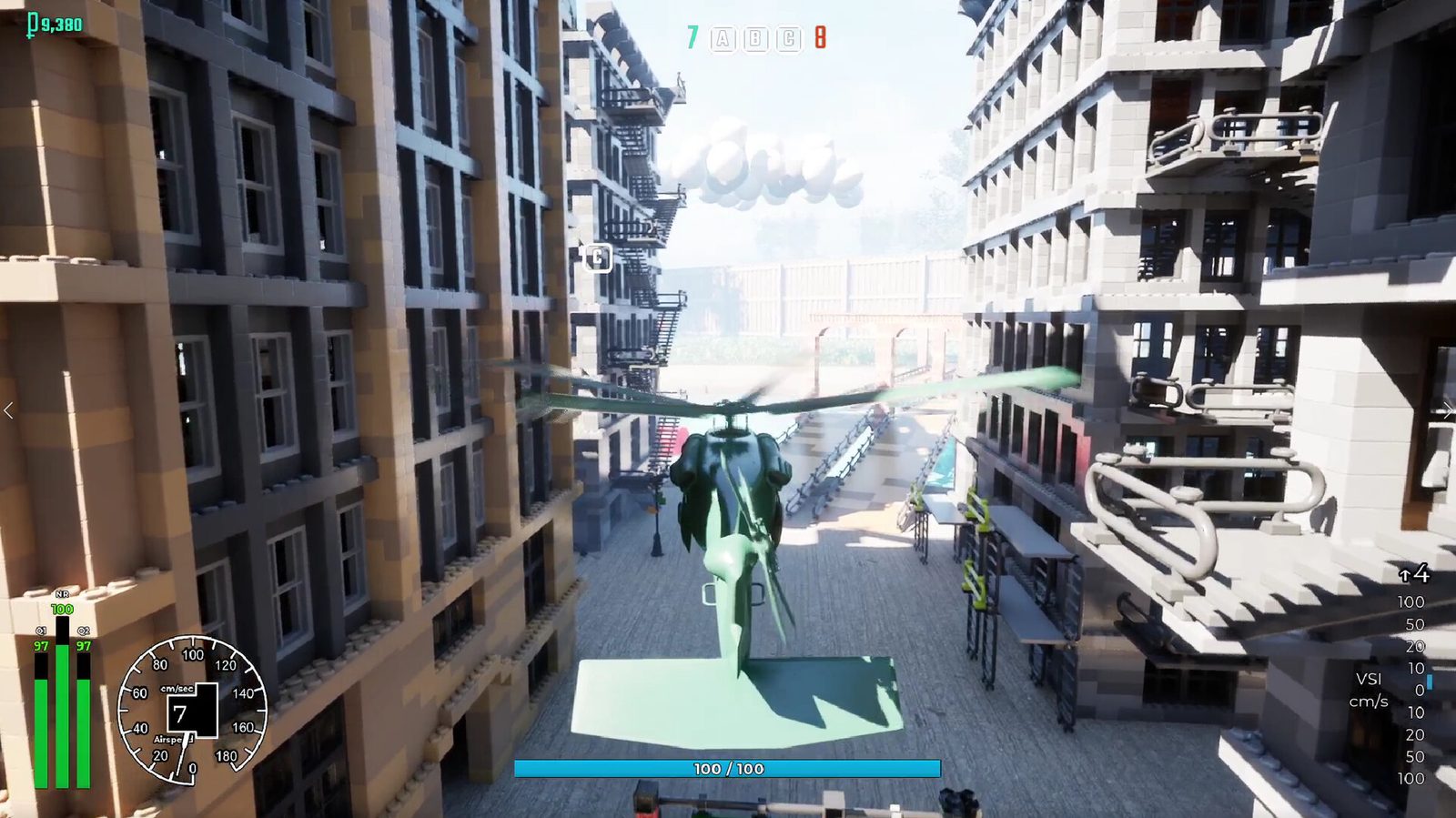
Task: Click the C objective marker in the street
Action: click(x=596, y=258)
